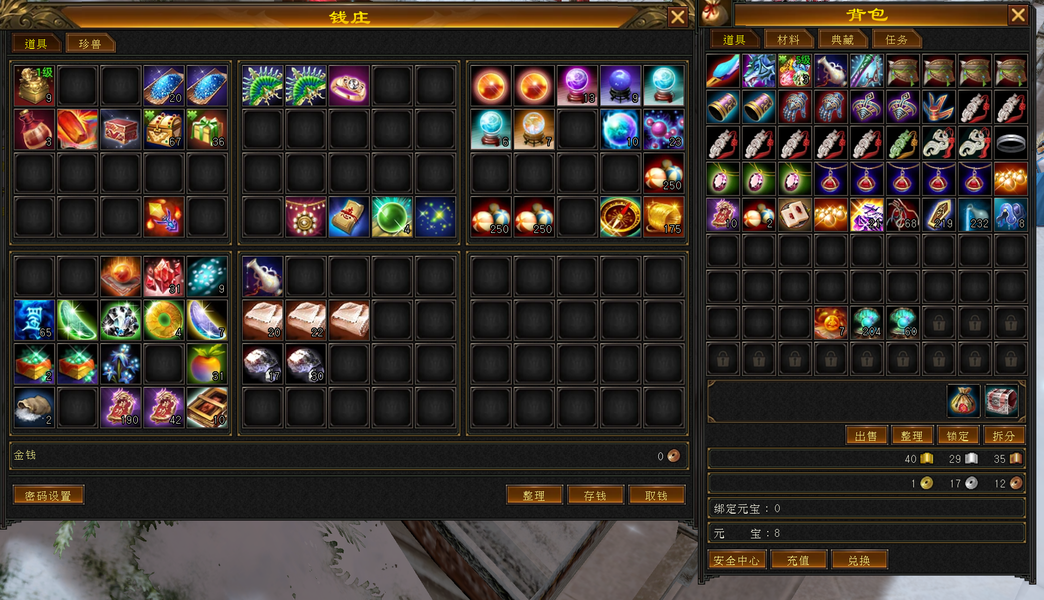The width and height of the screenshot is (1044, 600).
Task: Click the 出售 sell button
Action: point(866,436)
